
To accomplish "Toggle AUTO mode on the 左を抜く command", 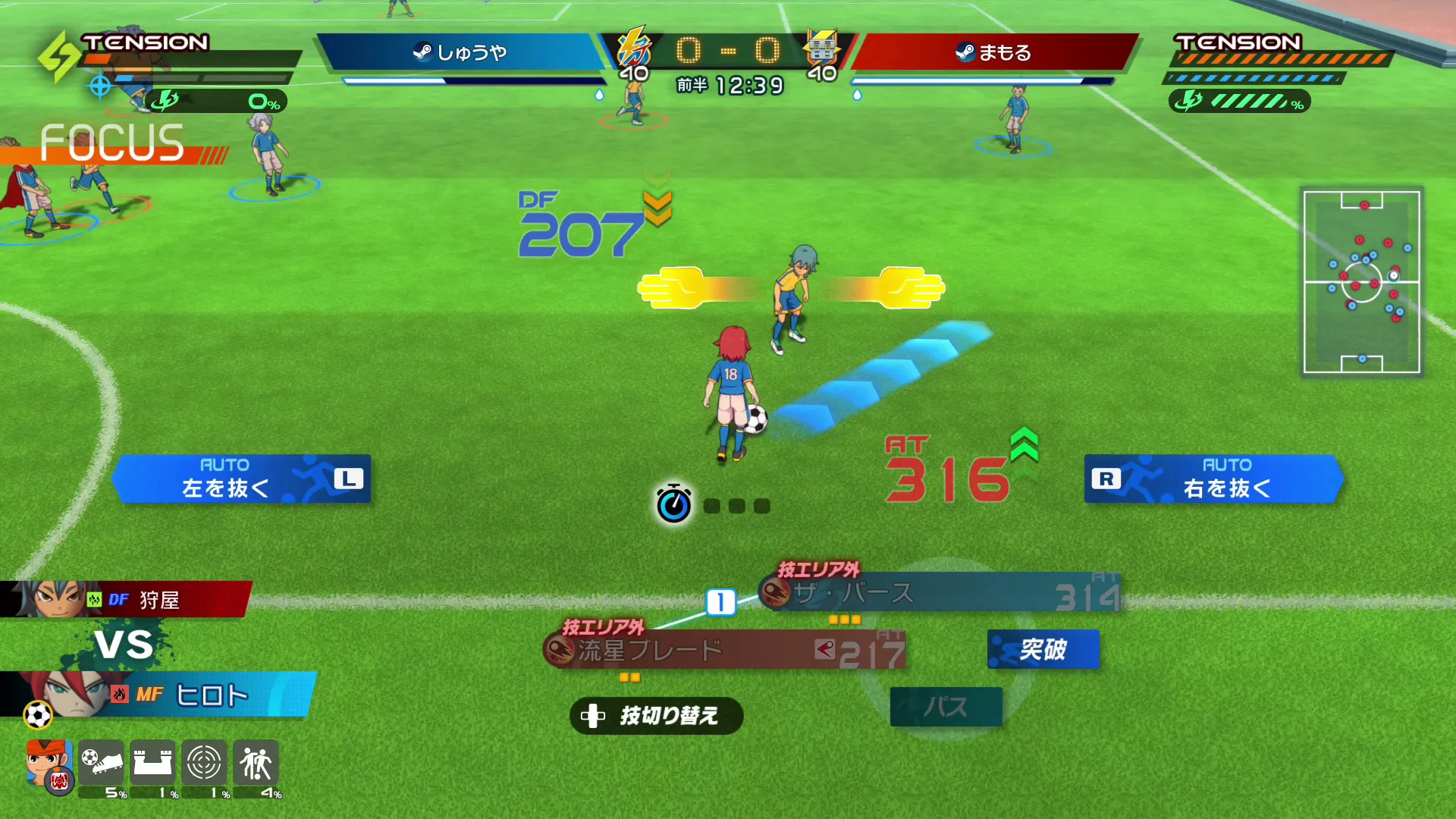I will click(x=224, y=464).
